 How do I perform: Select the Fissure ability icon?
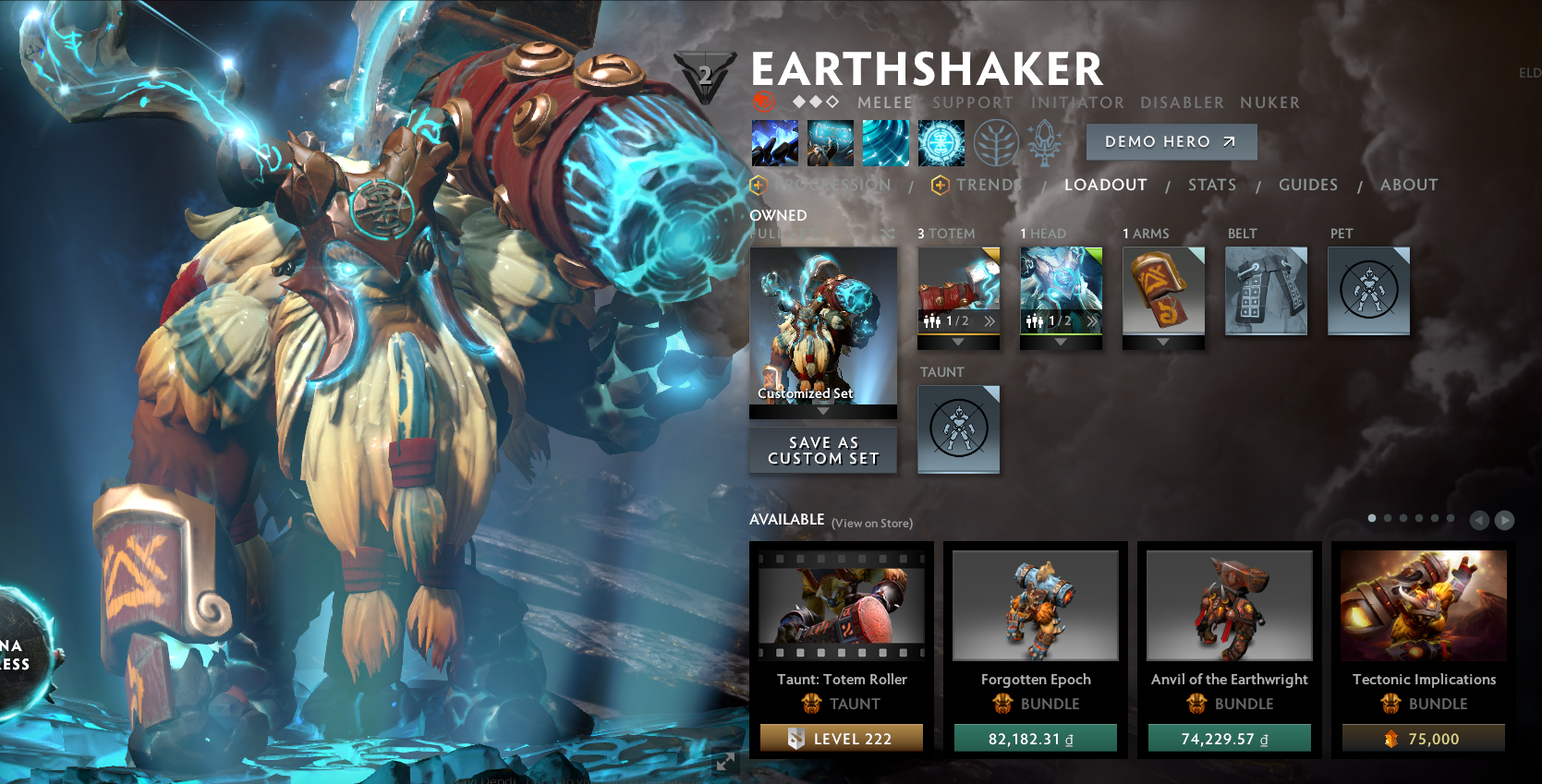(775, 142)
